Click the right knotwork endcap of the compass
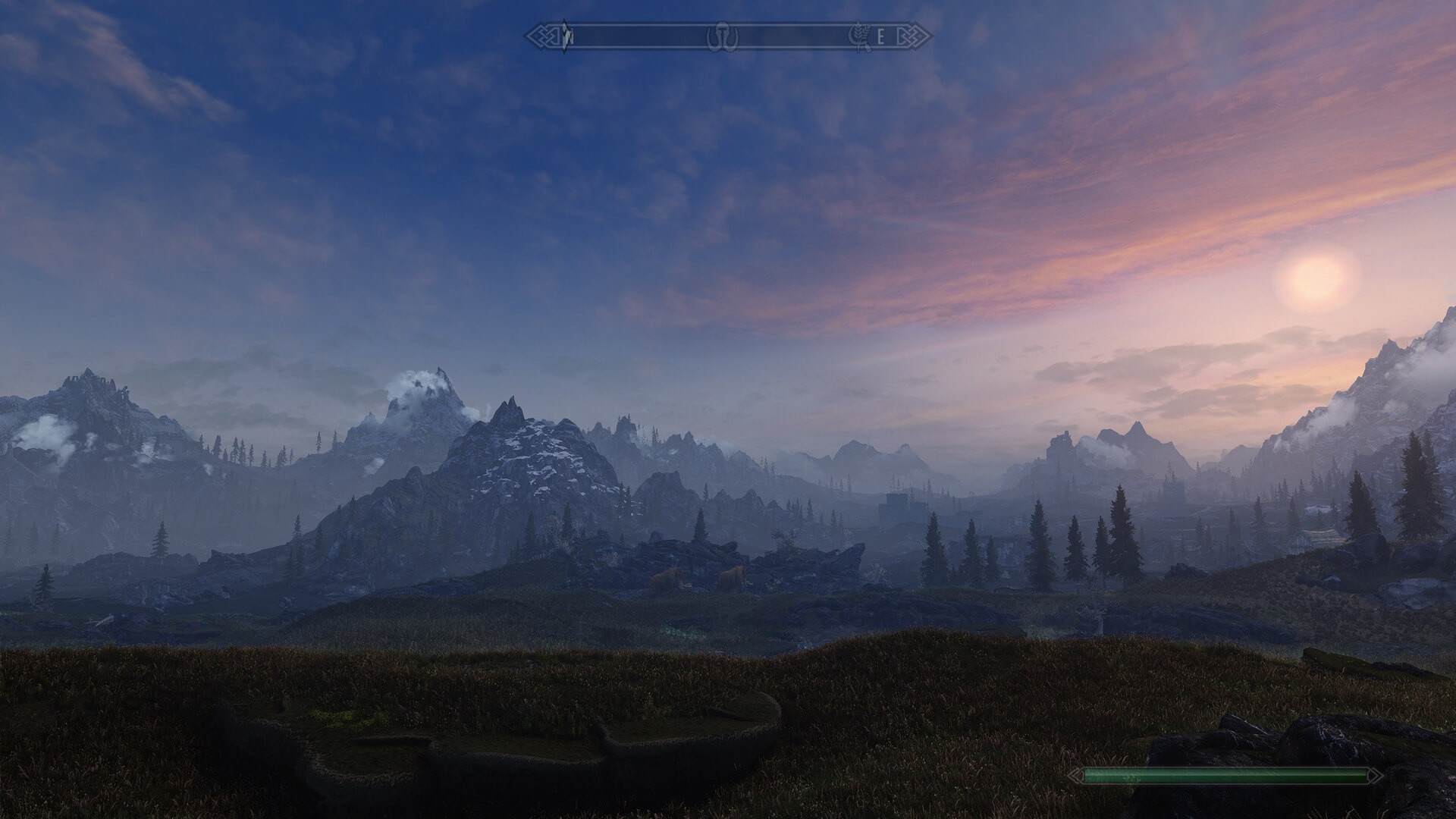The width and height of the screenshot is (1456, 819). click(x=915, y=36)
